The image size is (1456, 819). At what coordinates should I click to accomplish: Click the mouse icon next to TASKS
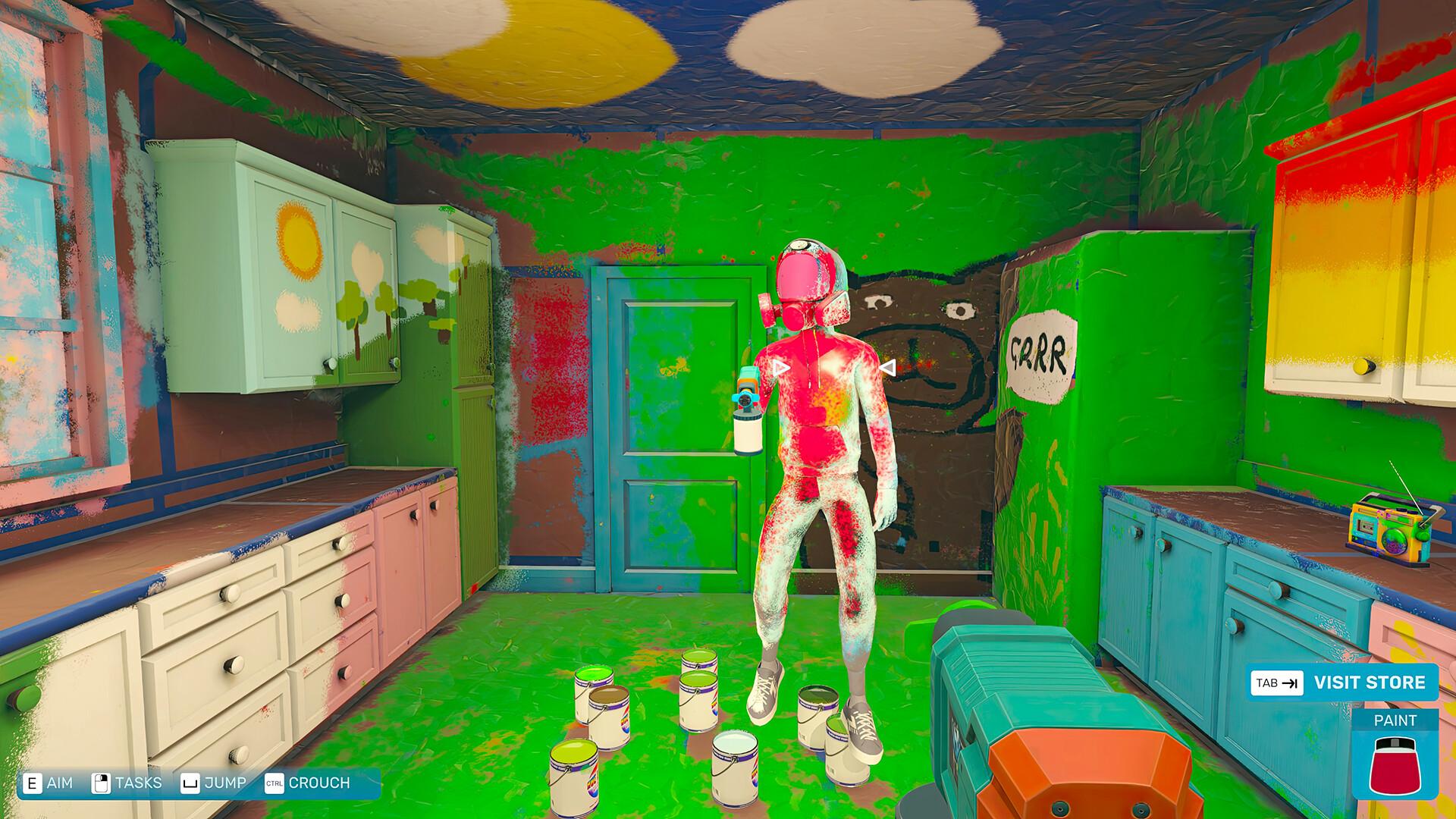[x=99, y=782]
